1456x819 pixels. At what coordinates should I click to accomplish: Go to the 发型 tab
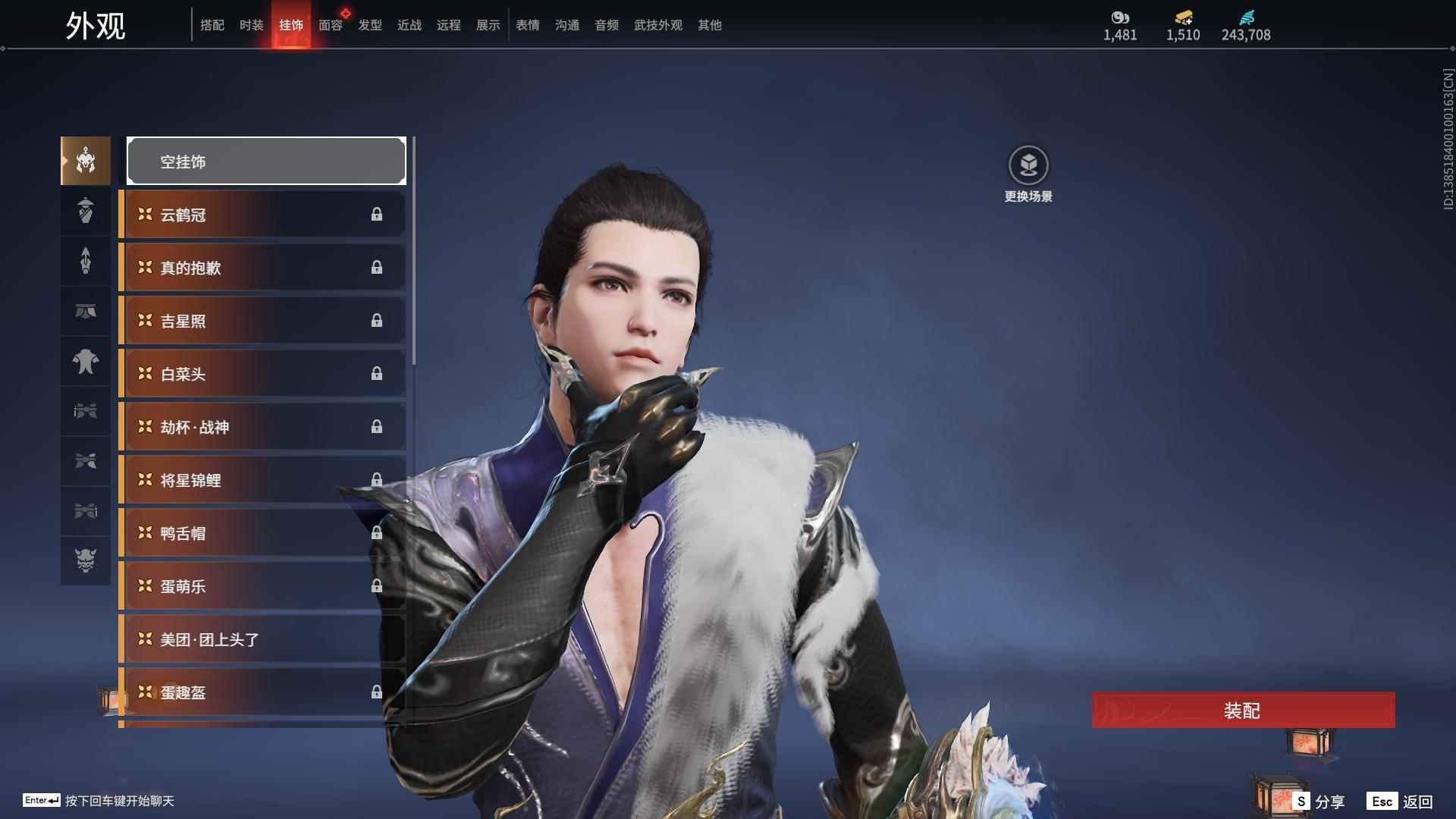(370, 25)
